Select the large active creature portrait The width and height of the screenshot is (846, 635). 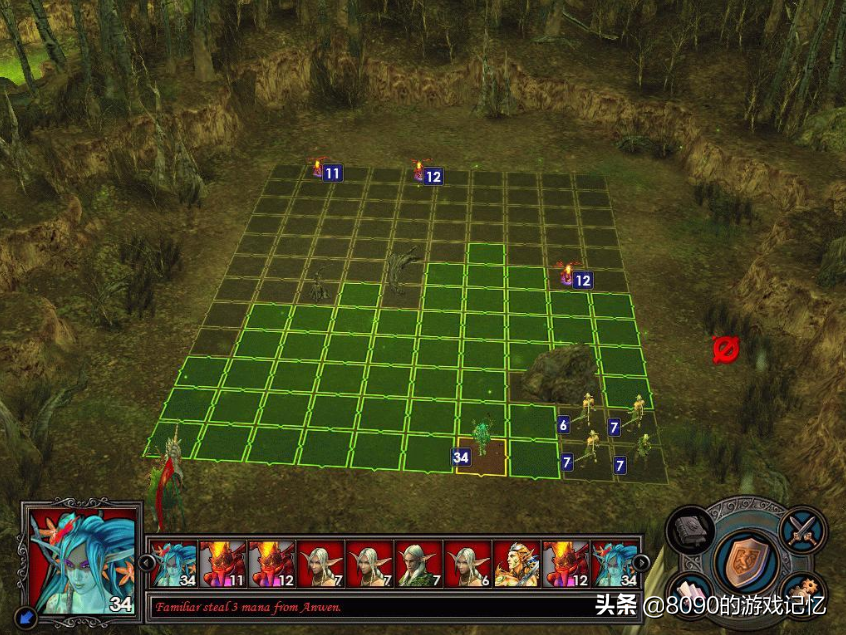tap(82, 559)
